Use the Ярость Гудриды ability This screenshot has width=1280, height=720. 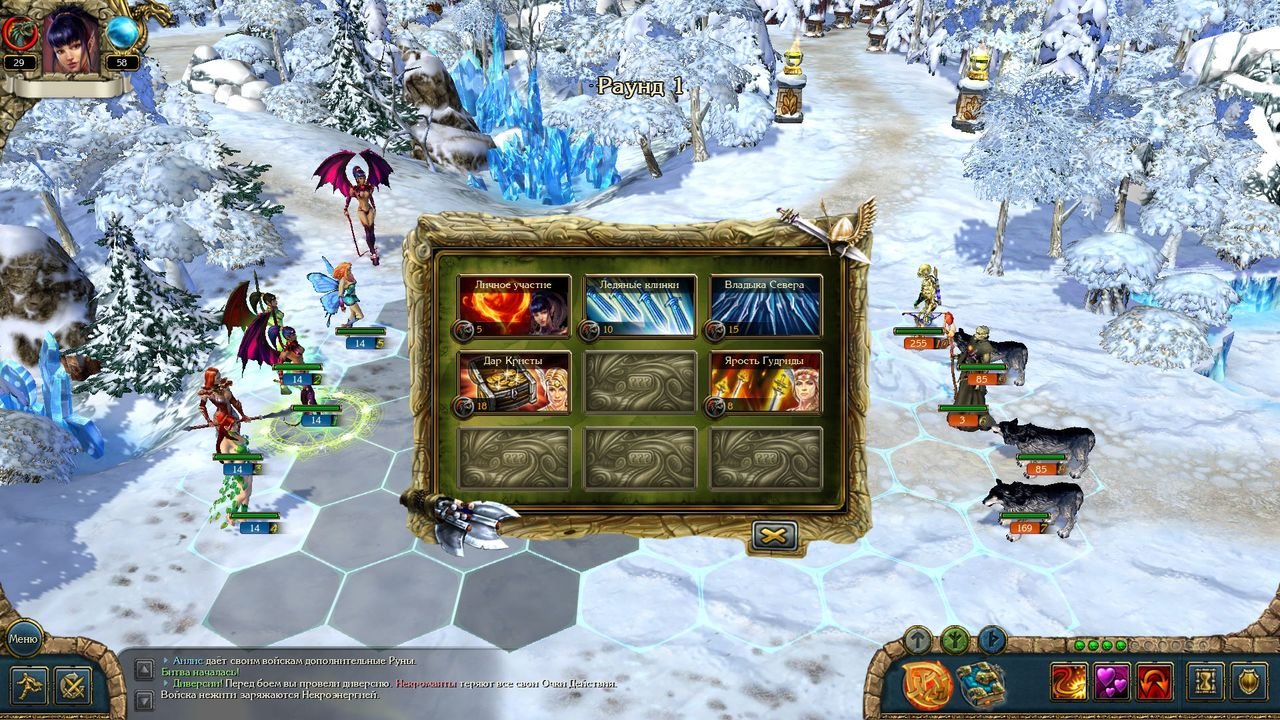click(766, 382)
